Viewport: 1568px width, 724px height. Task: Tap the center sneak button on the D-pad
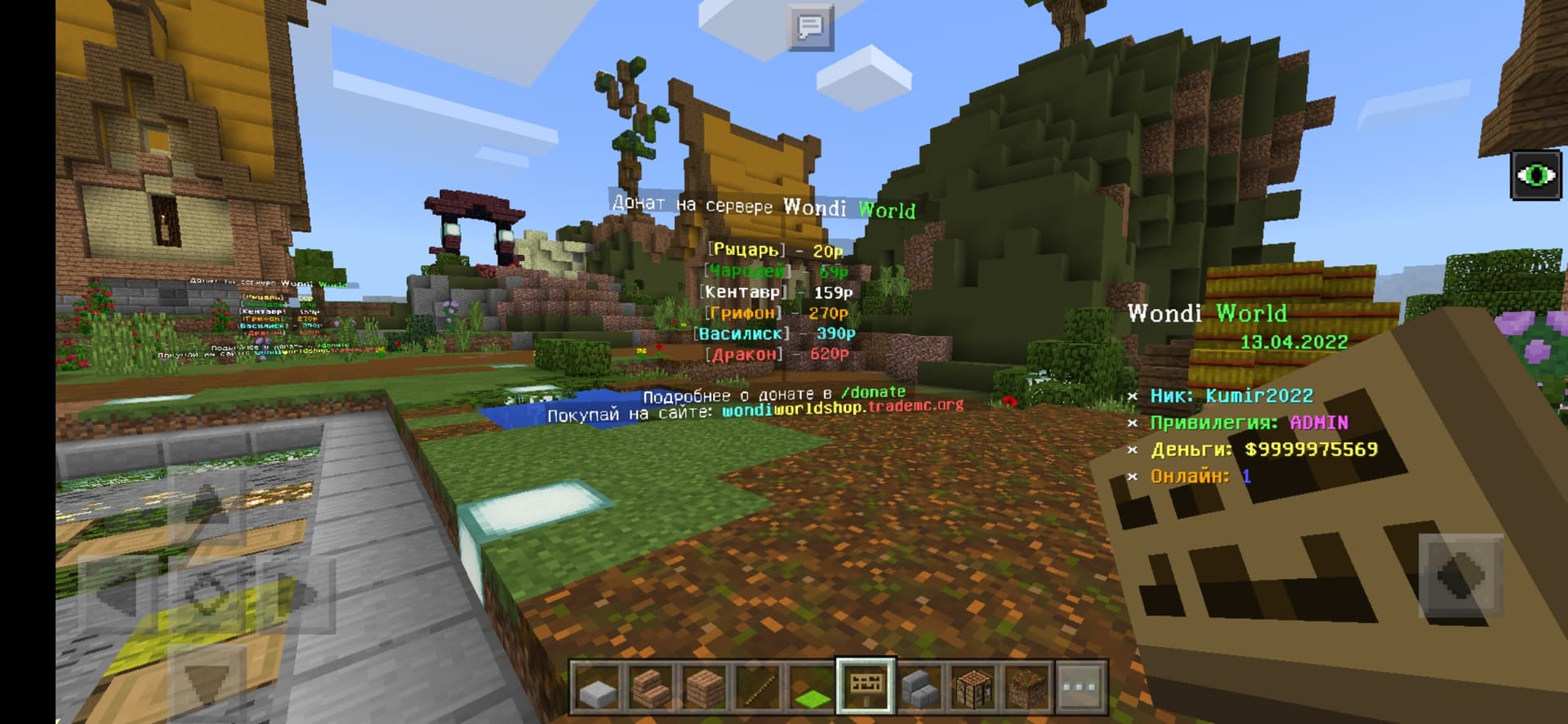206,592
